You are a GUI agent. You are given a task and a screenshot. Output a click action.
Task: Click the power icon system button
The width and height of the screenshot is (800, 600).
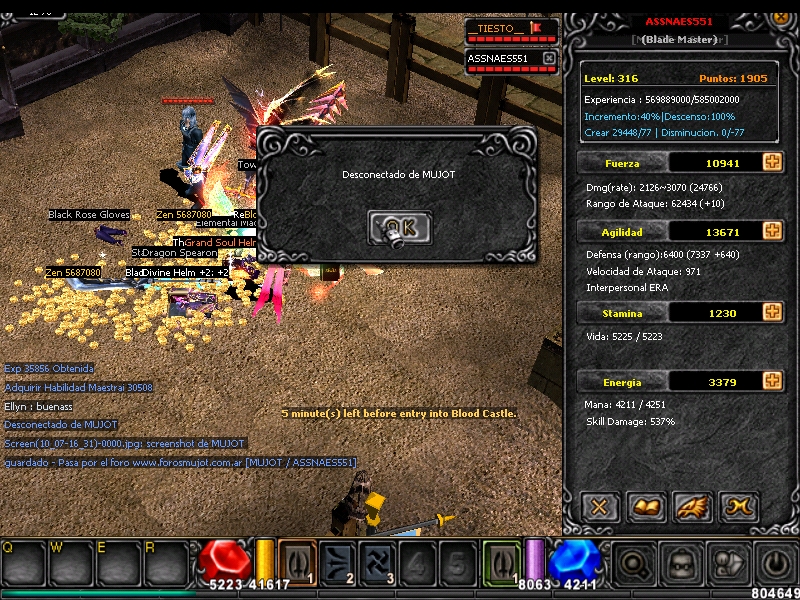(774, 563)
